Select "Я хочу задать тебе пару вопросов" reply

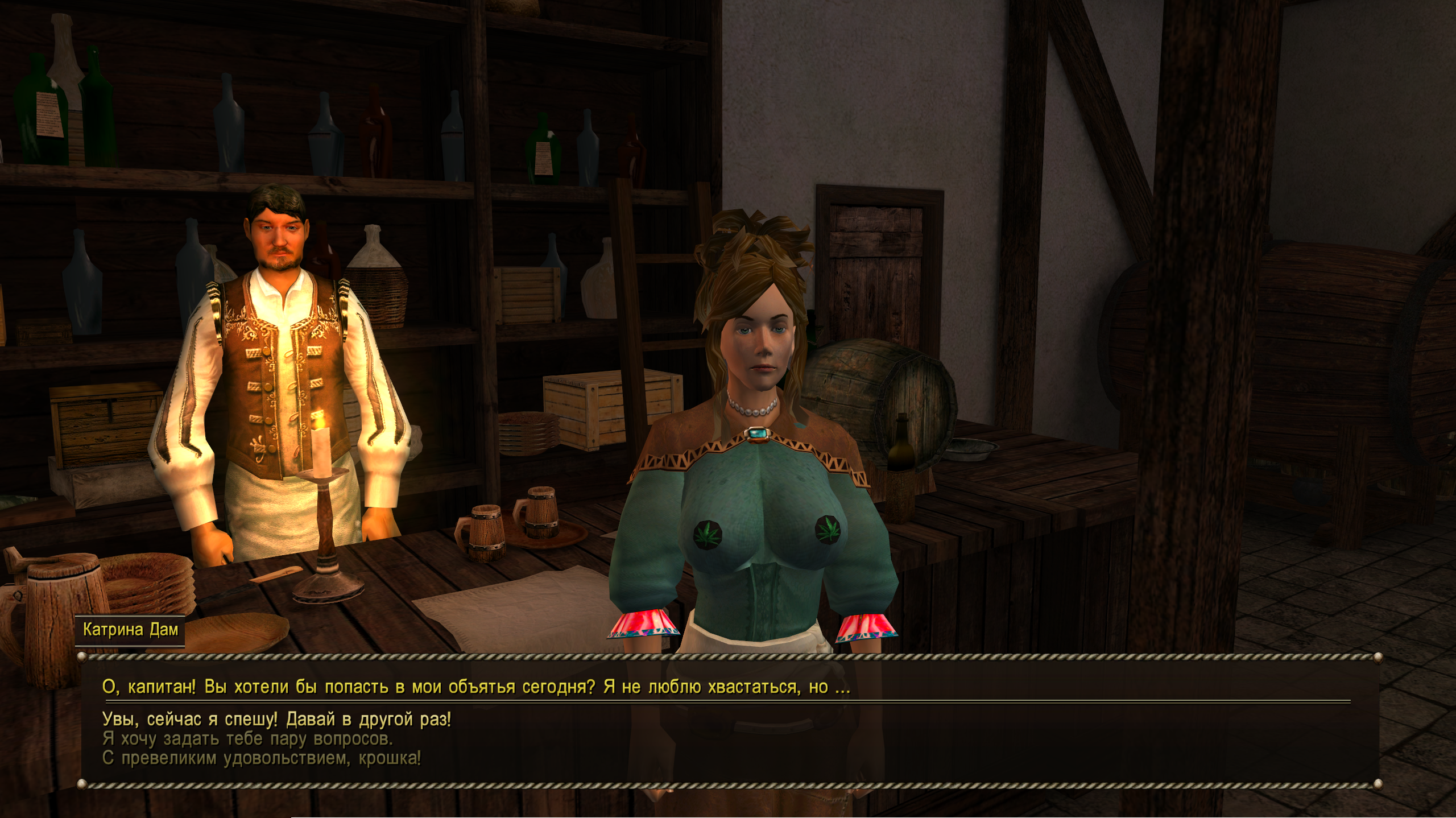(x=247, y=739)
